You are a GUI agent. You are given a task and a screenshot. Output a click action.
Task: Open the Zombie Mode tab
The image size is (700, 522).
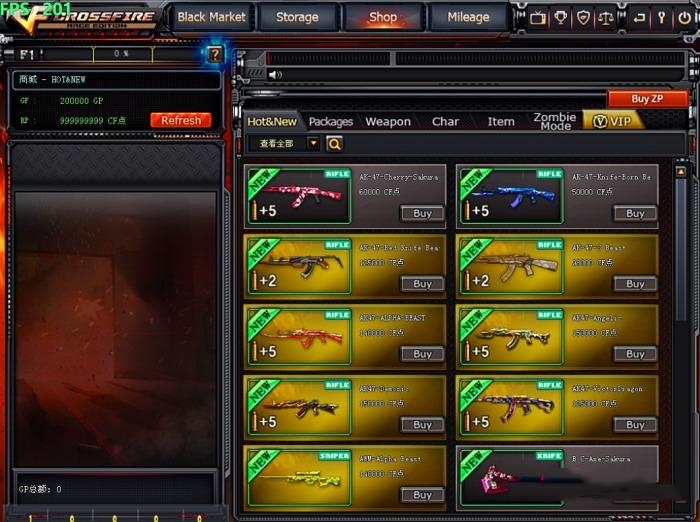555,121
